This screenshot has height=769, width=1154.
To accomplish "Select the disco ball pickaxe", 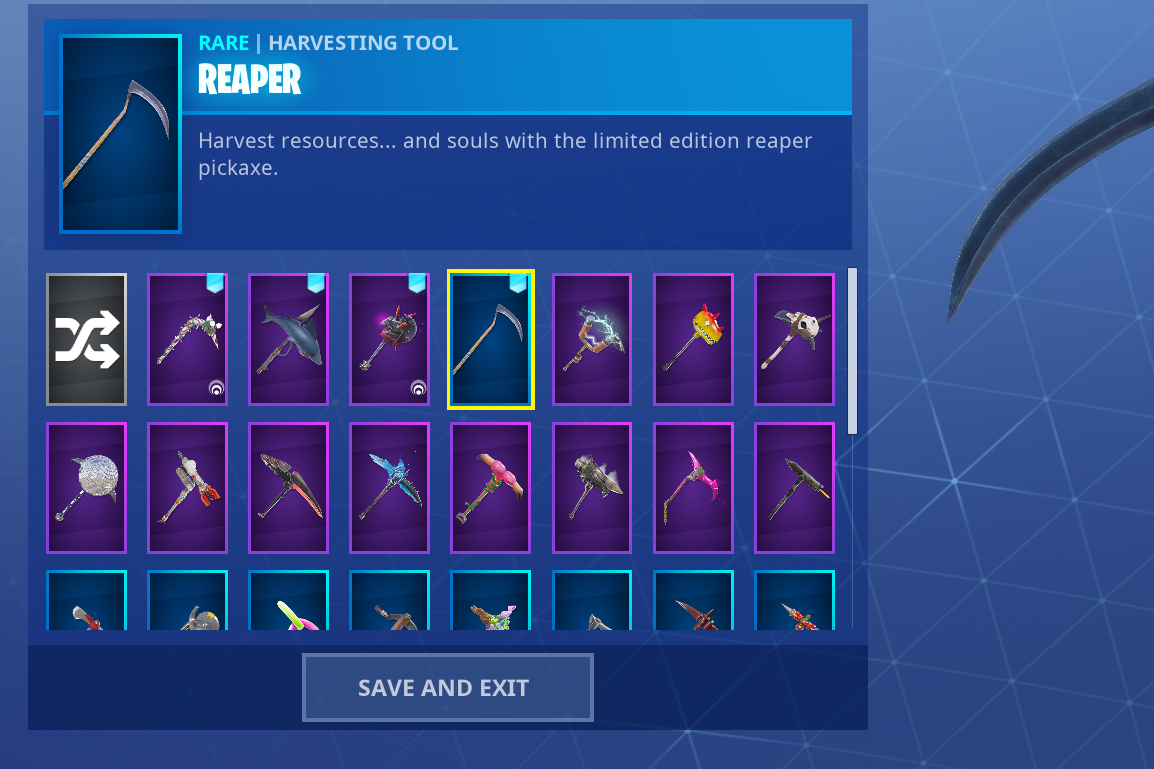I will click(x=86, y=488).
